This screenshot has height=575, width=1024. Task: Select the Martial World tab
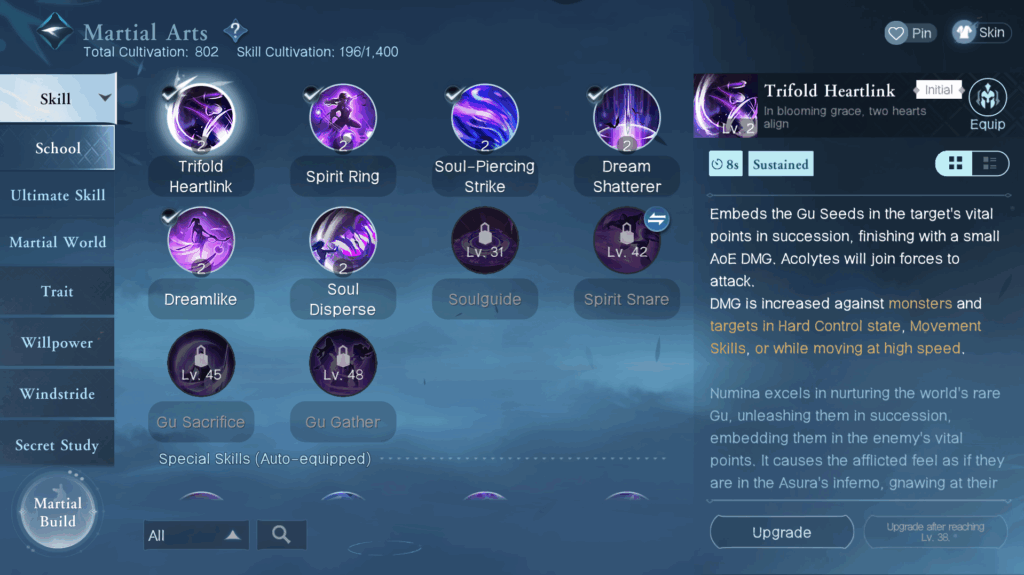(x=57, y=242)
